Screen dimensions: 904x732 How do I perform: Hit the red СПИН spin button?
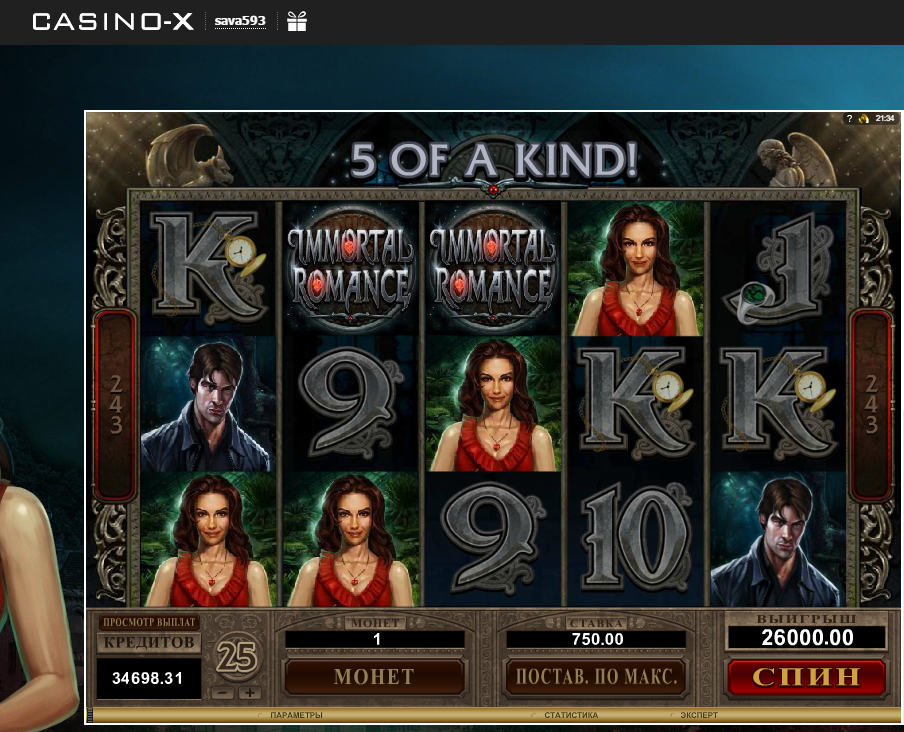pyautogui.click(x=806, y=676)
